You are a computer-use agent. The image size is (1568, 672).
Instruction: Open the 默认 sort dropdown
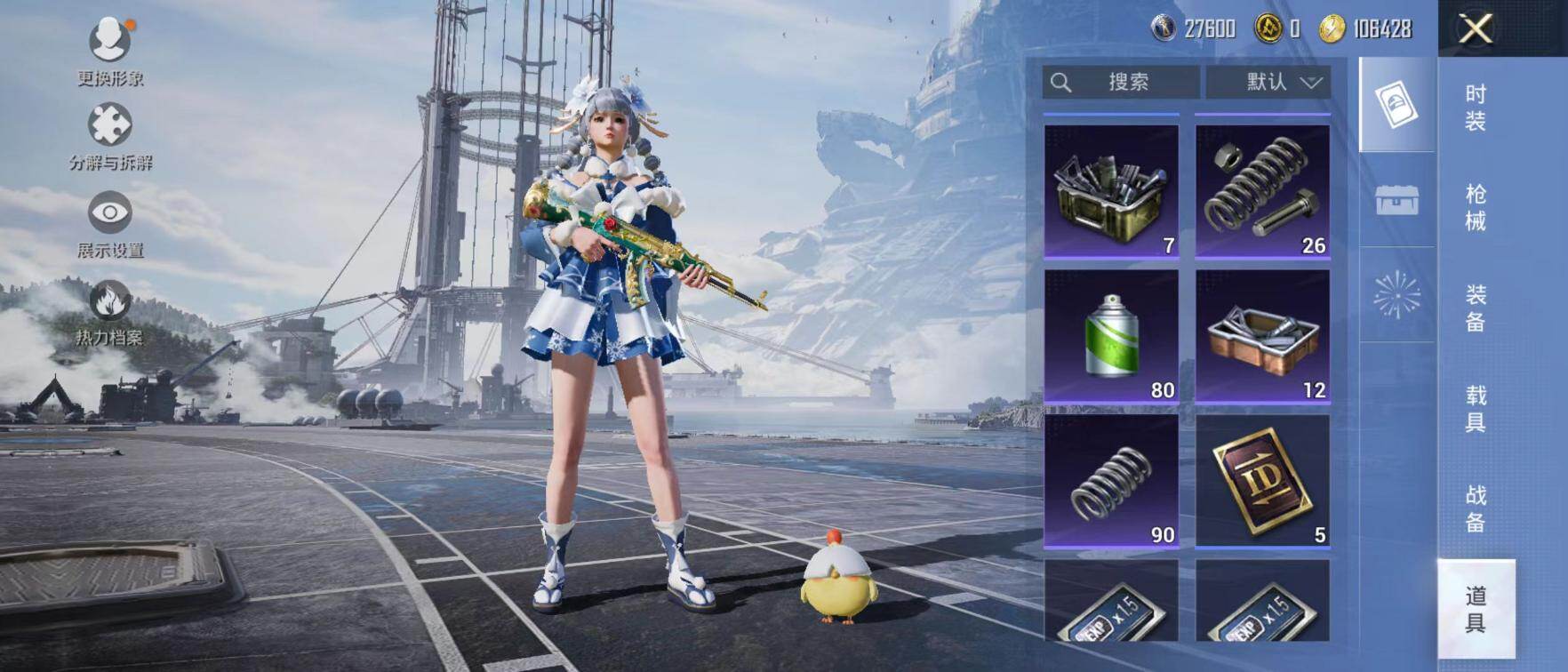pyautogui.click(x=1268, y=83)
